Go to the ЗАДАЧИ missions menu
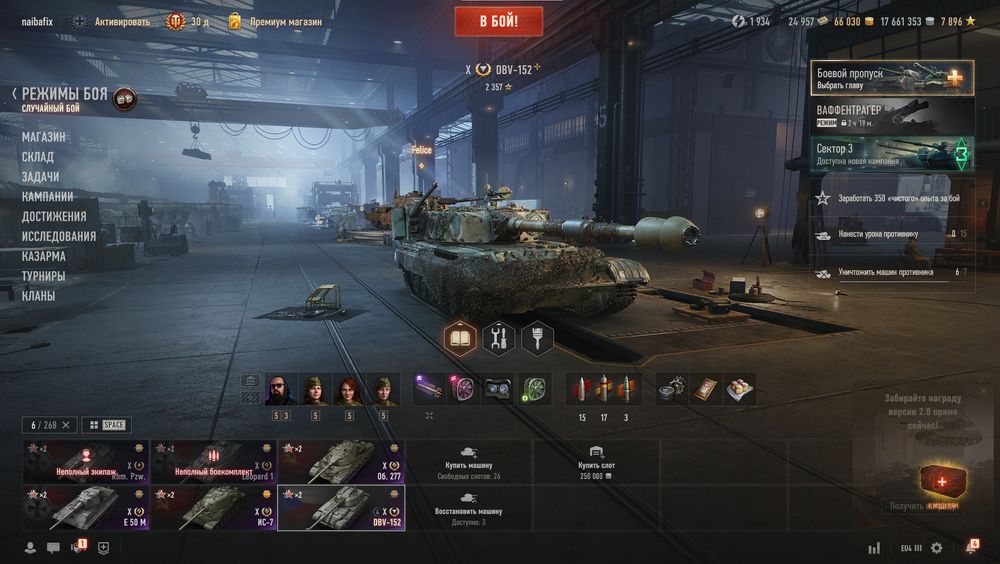Image resolution: width=1000 pixels, height=564 pixels. (x=41, y=177)
